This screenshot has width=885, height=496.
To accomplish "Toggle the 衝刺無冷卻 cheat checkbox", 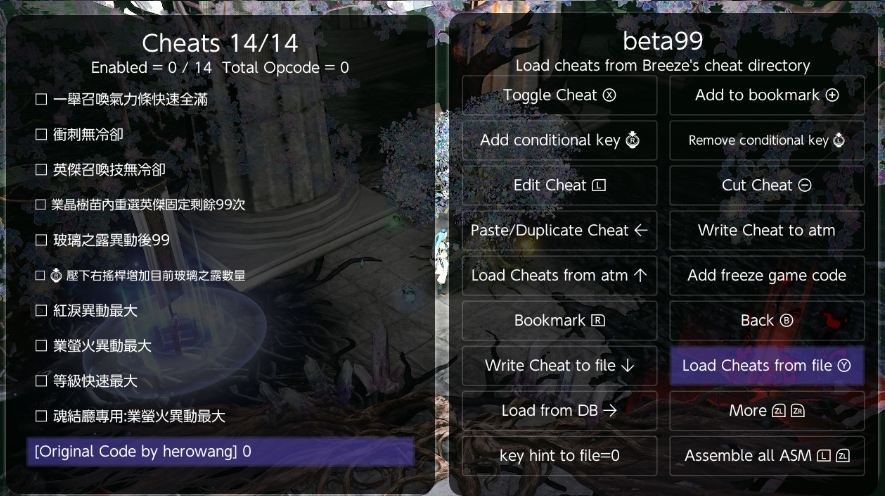I will tap(42, 134).
